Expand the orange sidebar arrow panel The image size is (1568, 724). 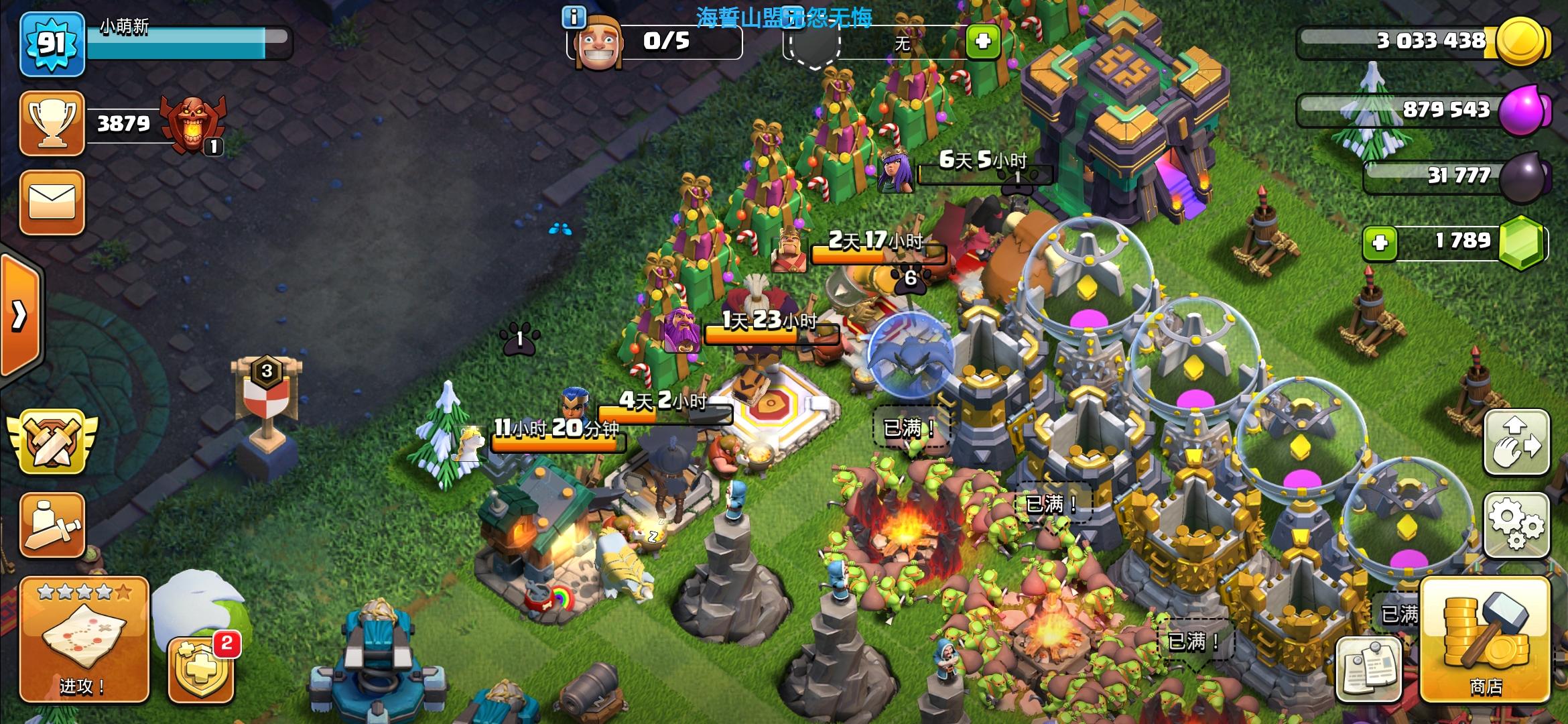pos(20,315)
